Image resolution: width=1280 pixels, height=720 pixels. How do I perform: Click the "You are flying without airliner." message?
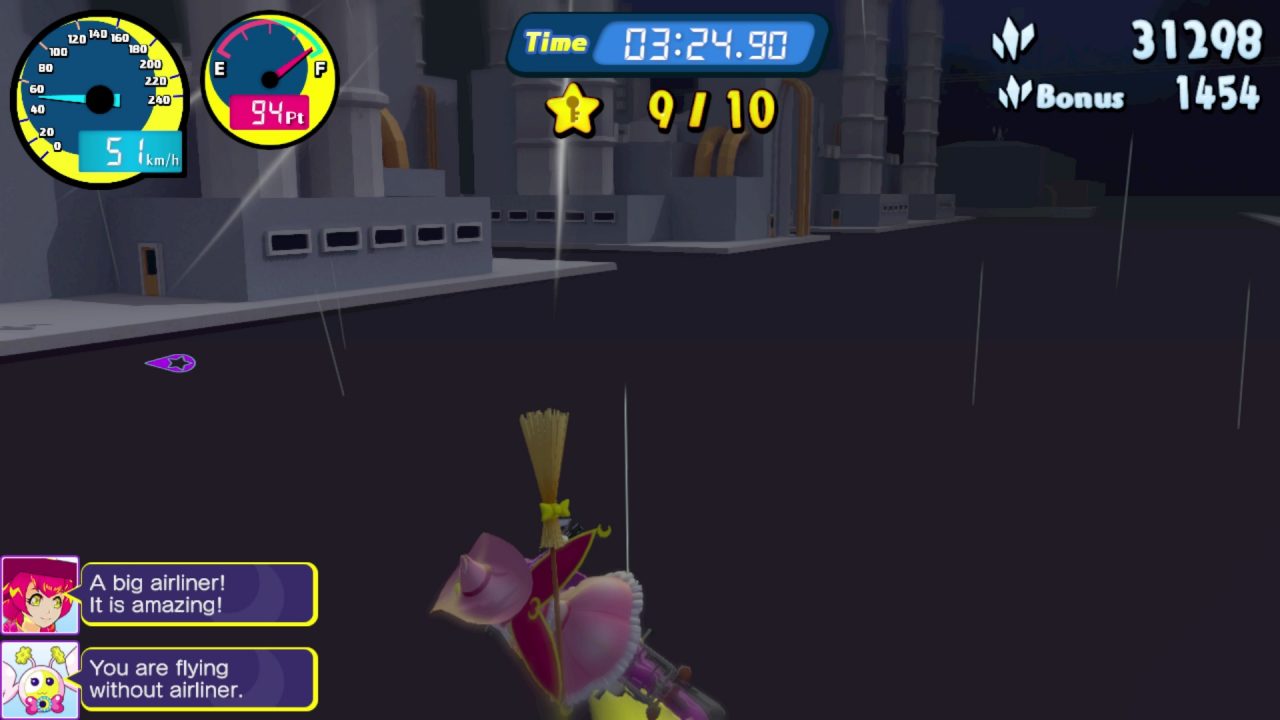point(199,679)
